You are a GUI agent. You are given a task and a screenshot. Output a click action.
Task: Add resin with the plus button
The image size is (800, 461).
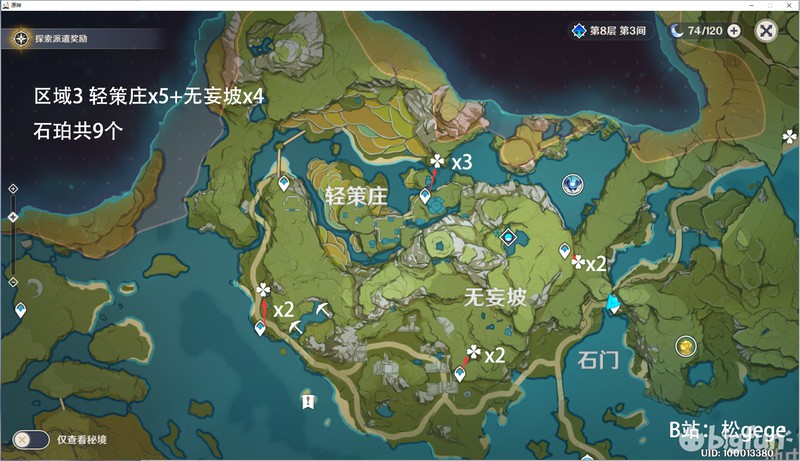(x=734, y=31)
